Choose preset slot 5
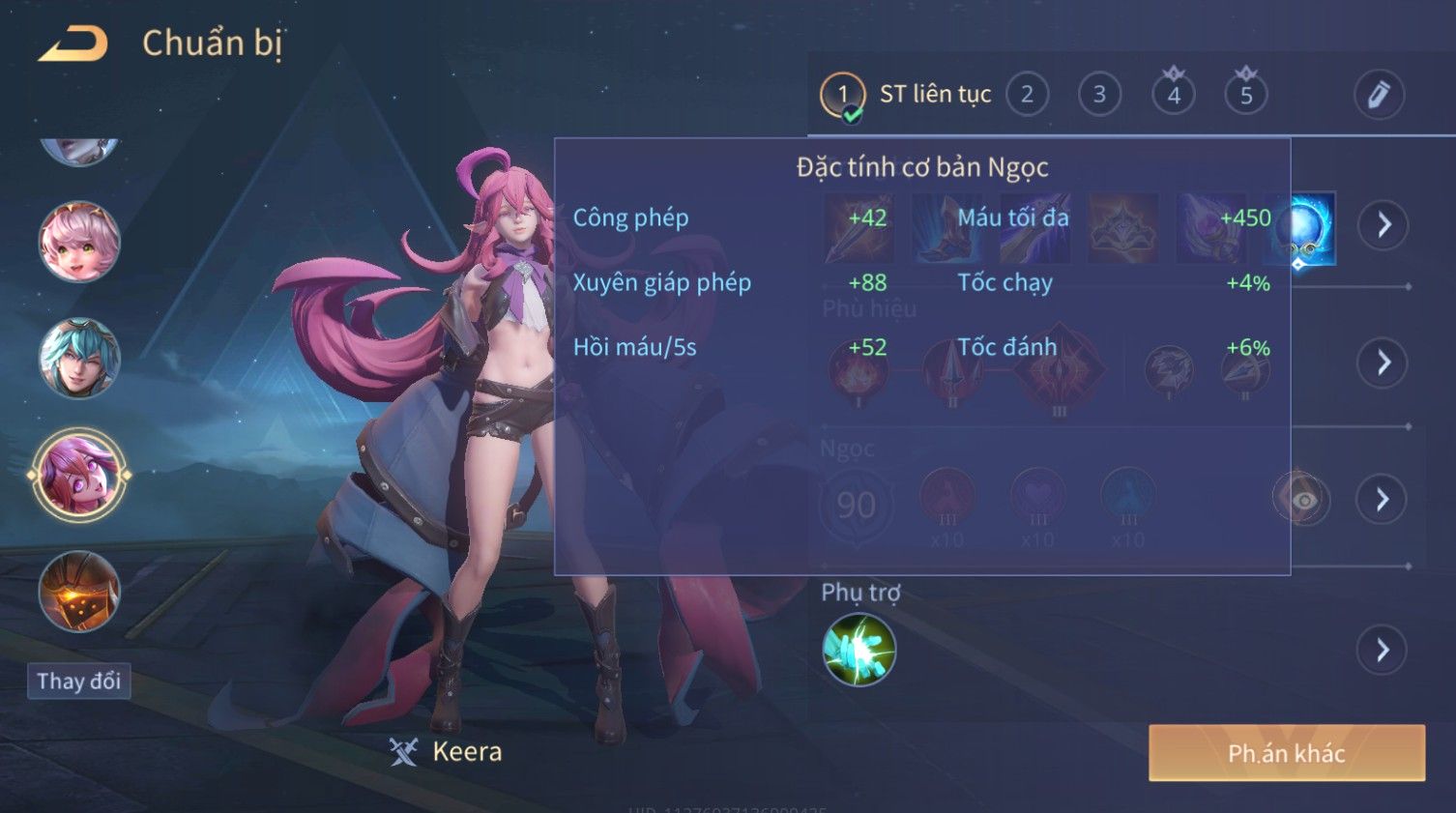The height and width of the screenshot is (813, 1456). click(x=1246, y=95)
